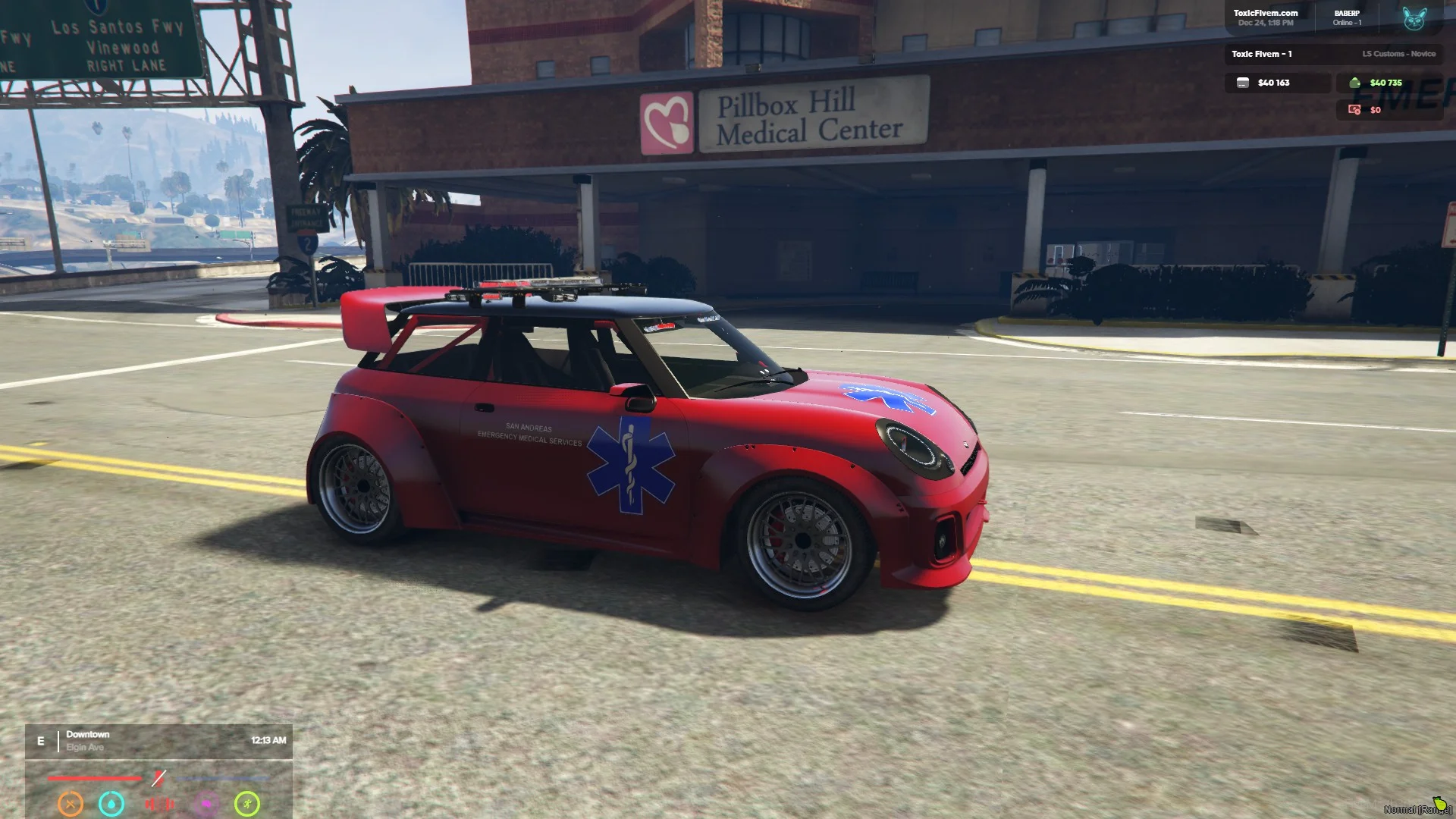Click the red dirty money icon beside $0
The width and height of the screenshot is (1456, 819).
pos(1354,110)
